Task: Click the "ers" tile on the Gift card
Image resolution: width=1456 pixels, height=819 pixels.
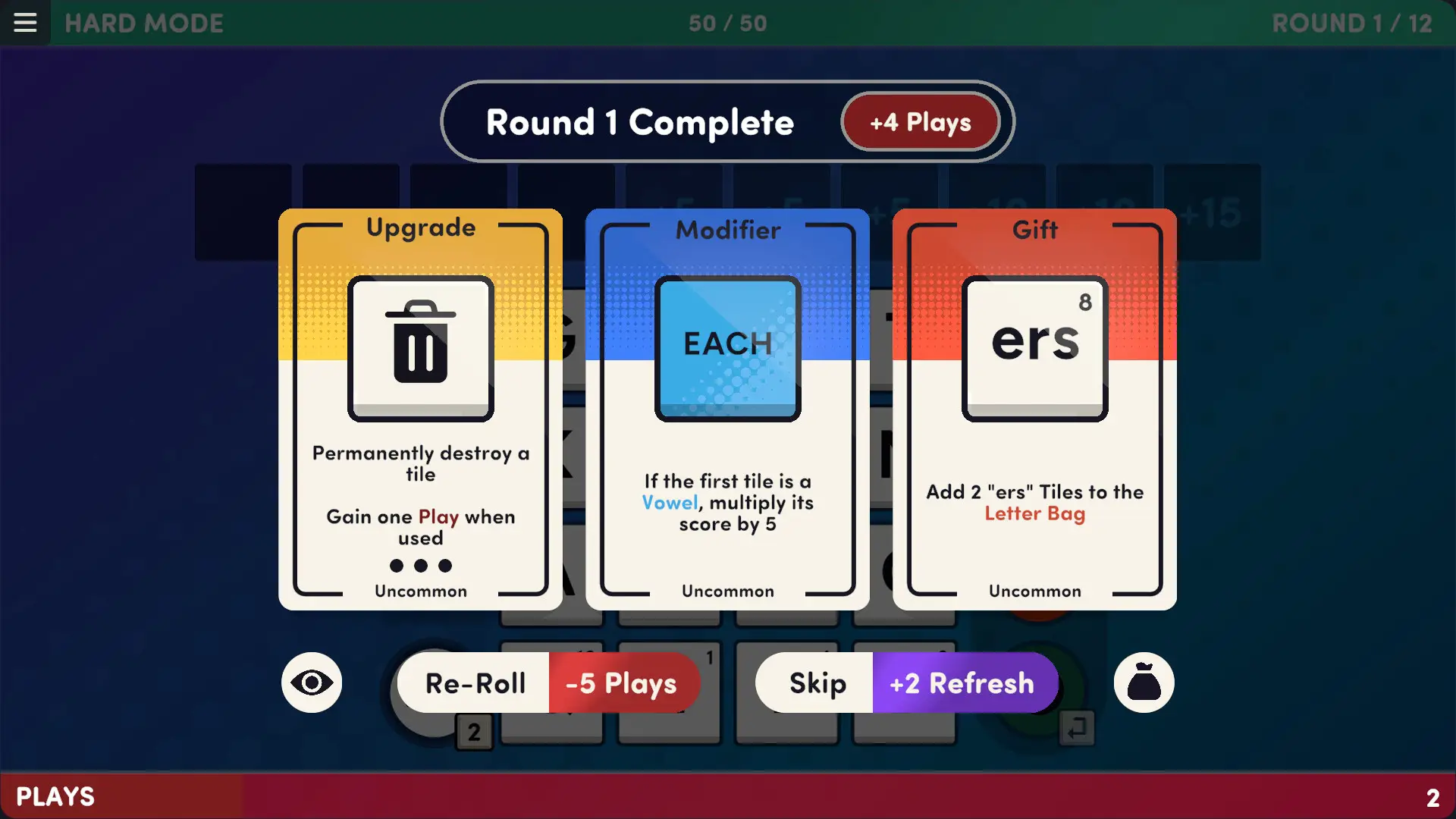Action: tap(1034, 347)
